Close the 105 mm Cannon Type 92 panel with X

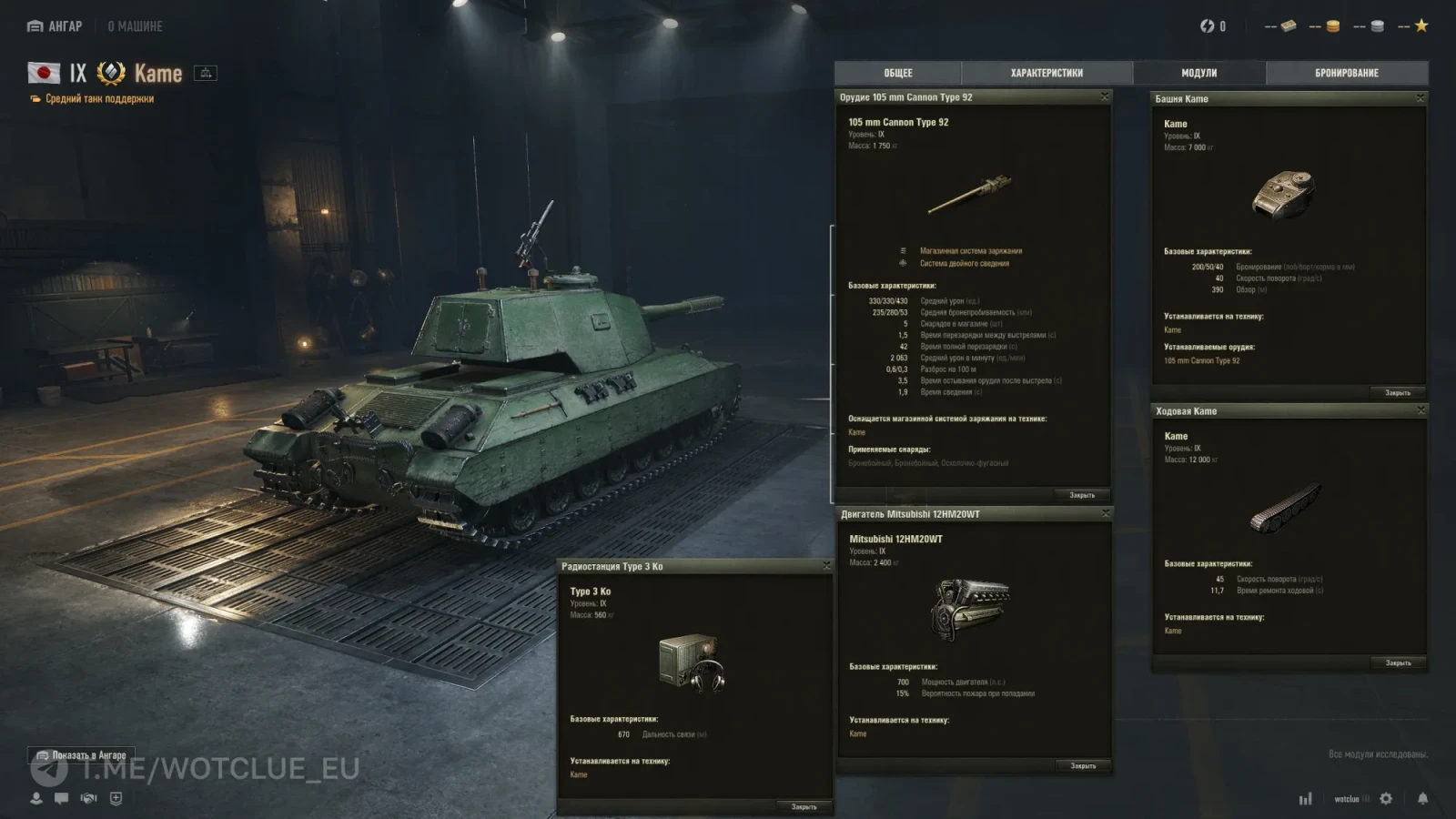coord(1105,96)
